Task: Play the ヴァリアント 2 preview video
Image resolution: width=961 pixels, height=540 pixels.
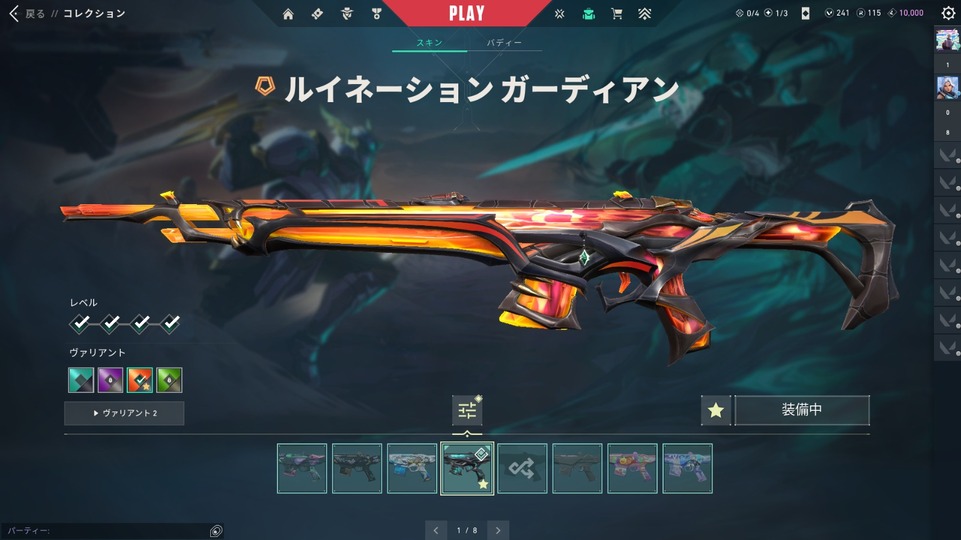Action: click(x=124, y=413)
